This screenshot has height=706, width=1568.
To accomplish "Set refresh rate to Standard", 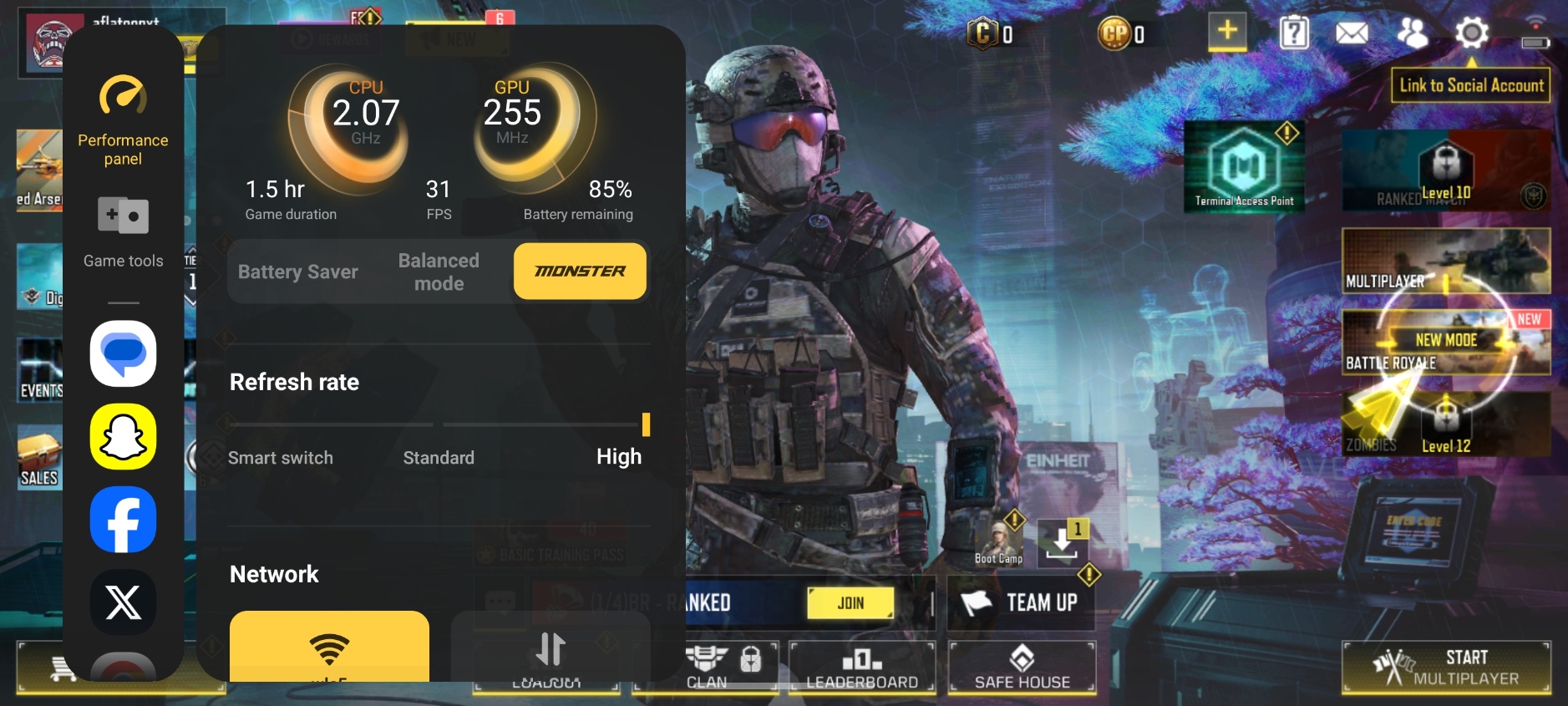I will (x=439, y=457).
